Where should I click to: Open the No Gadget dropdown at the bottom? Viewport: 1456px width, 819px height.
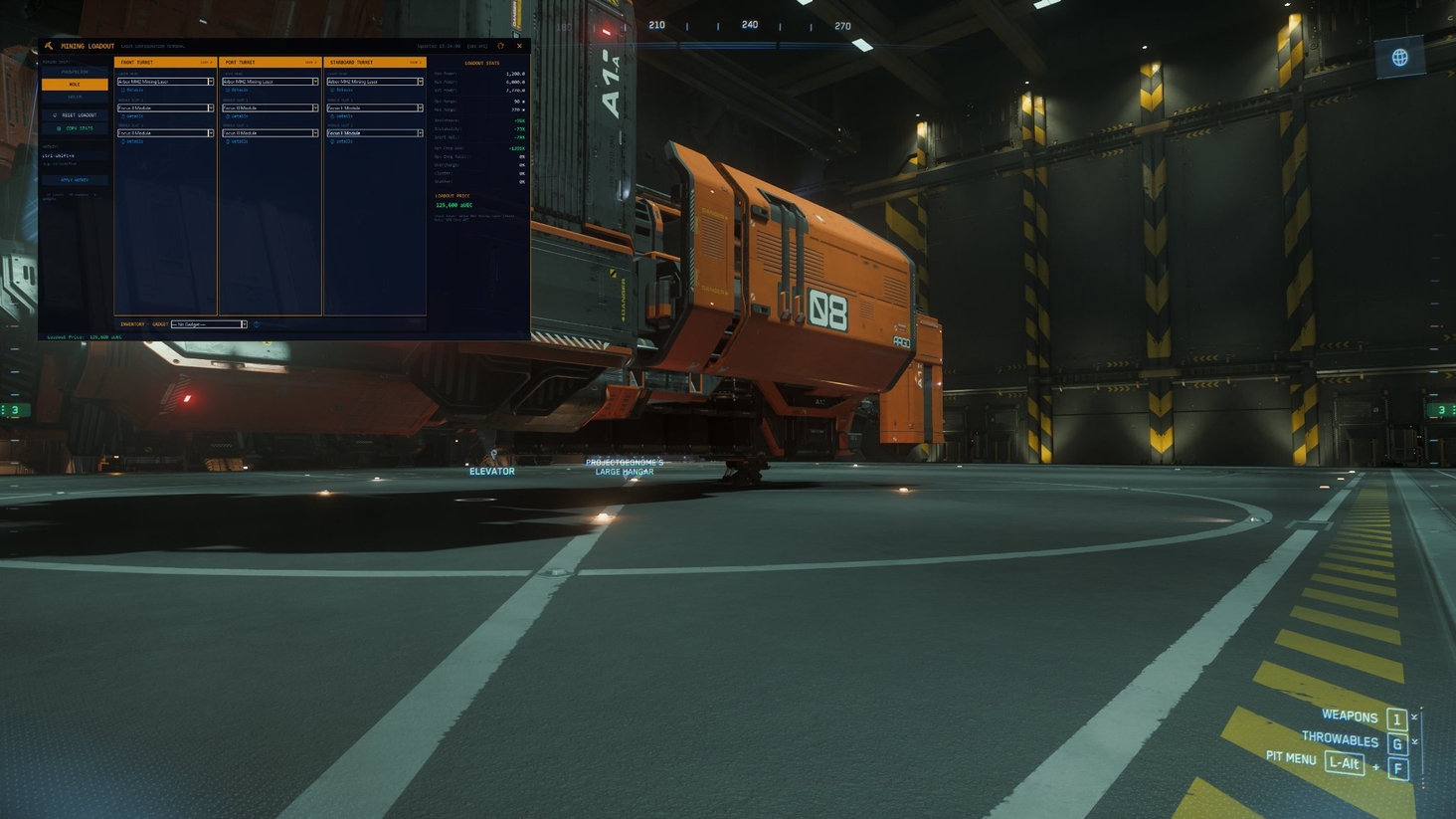(x=207, y=324)
